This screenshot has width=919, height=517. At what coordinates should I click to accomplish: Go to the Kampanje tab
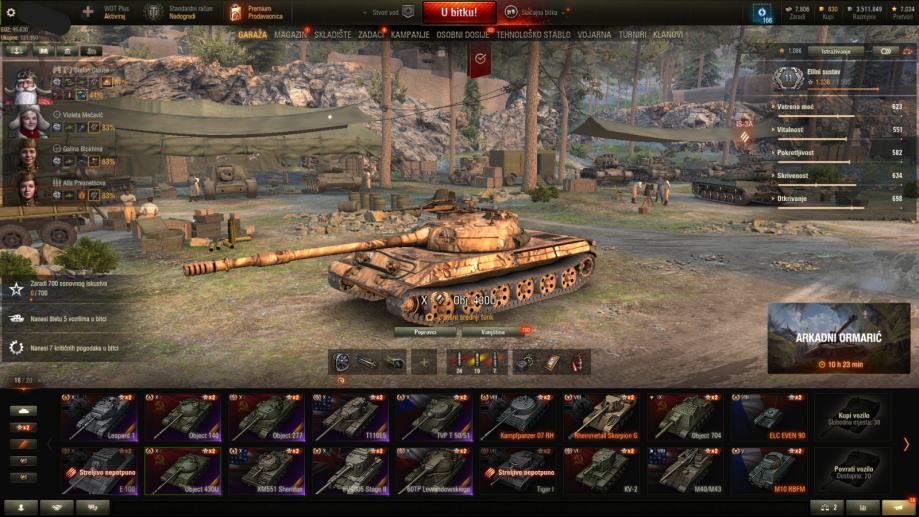tap(410, 34)
